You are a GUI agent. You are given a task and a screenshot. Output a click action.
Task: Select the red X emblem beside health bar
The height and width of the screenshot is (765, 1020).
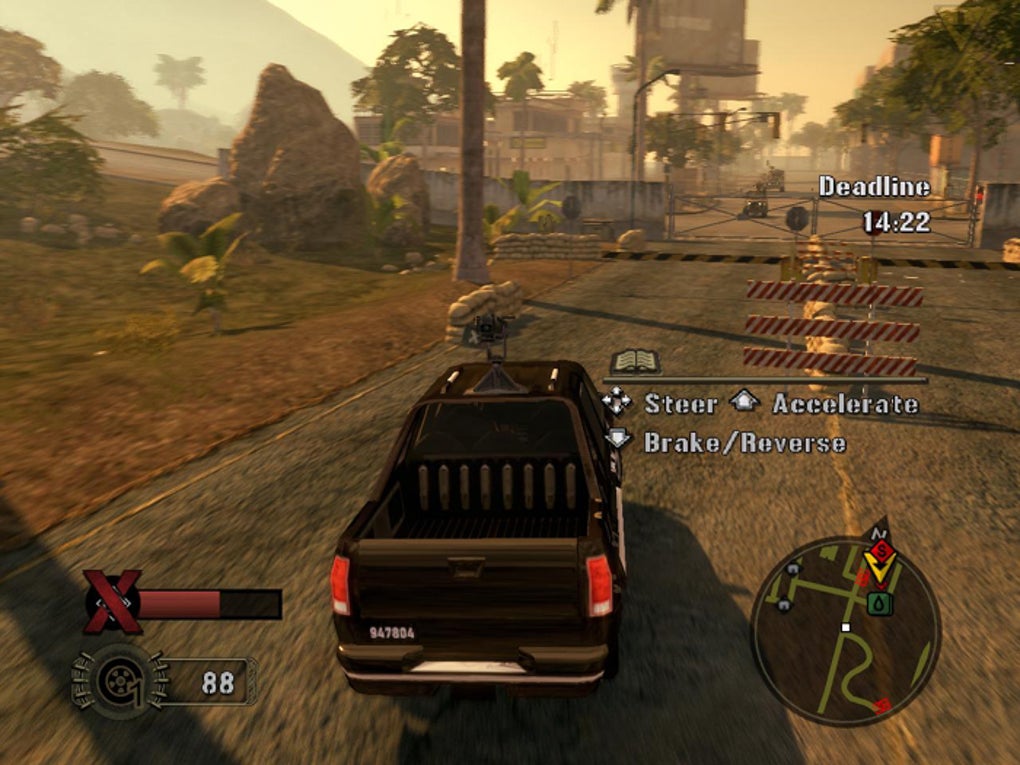pos(111,602)
